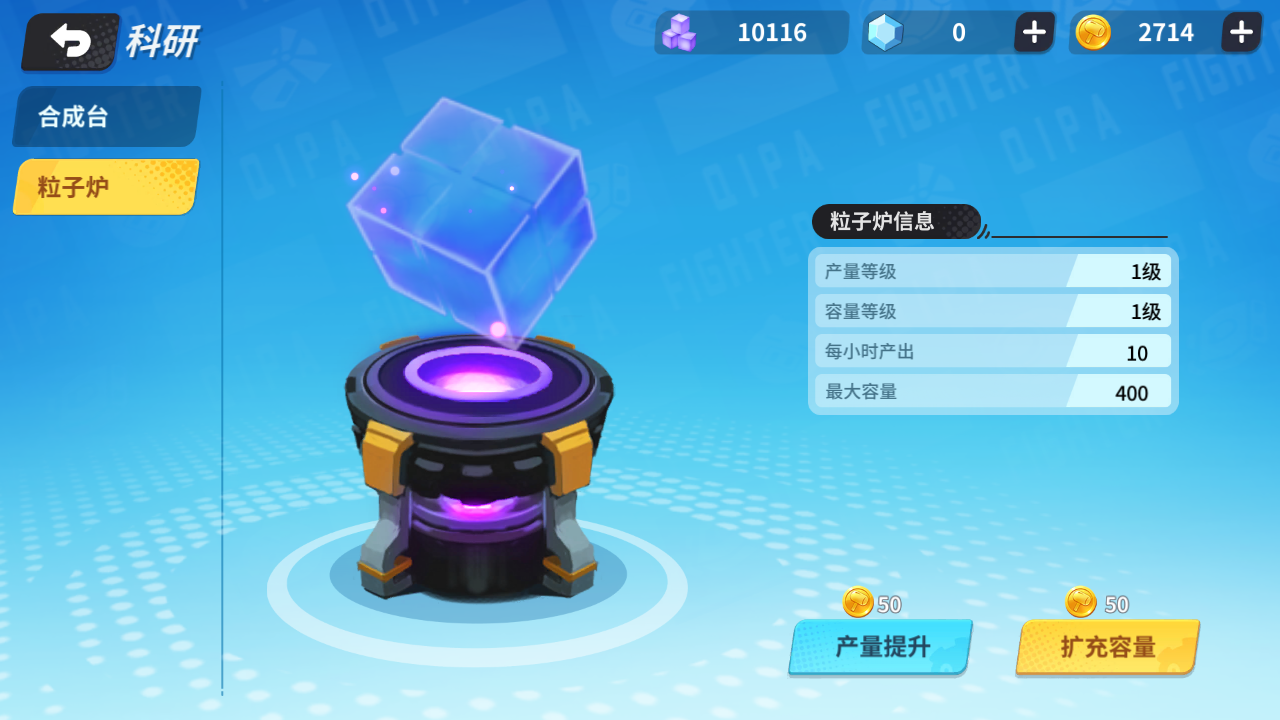Screen dimensions: 1280x720
Task: Click the plus icon next to coin count
Action: click(x=1240, y=32)
